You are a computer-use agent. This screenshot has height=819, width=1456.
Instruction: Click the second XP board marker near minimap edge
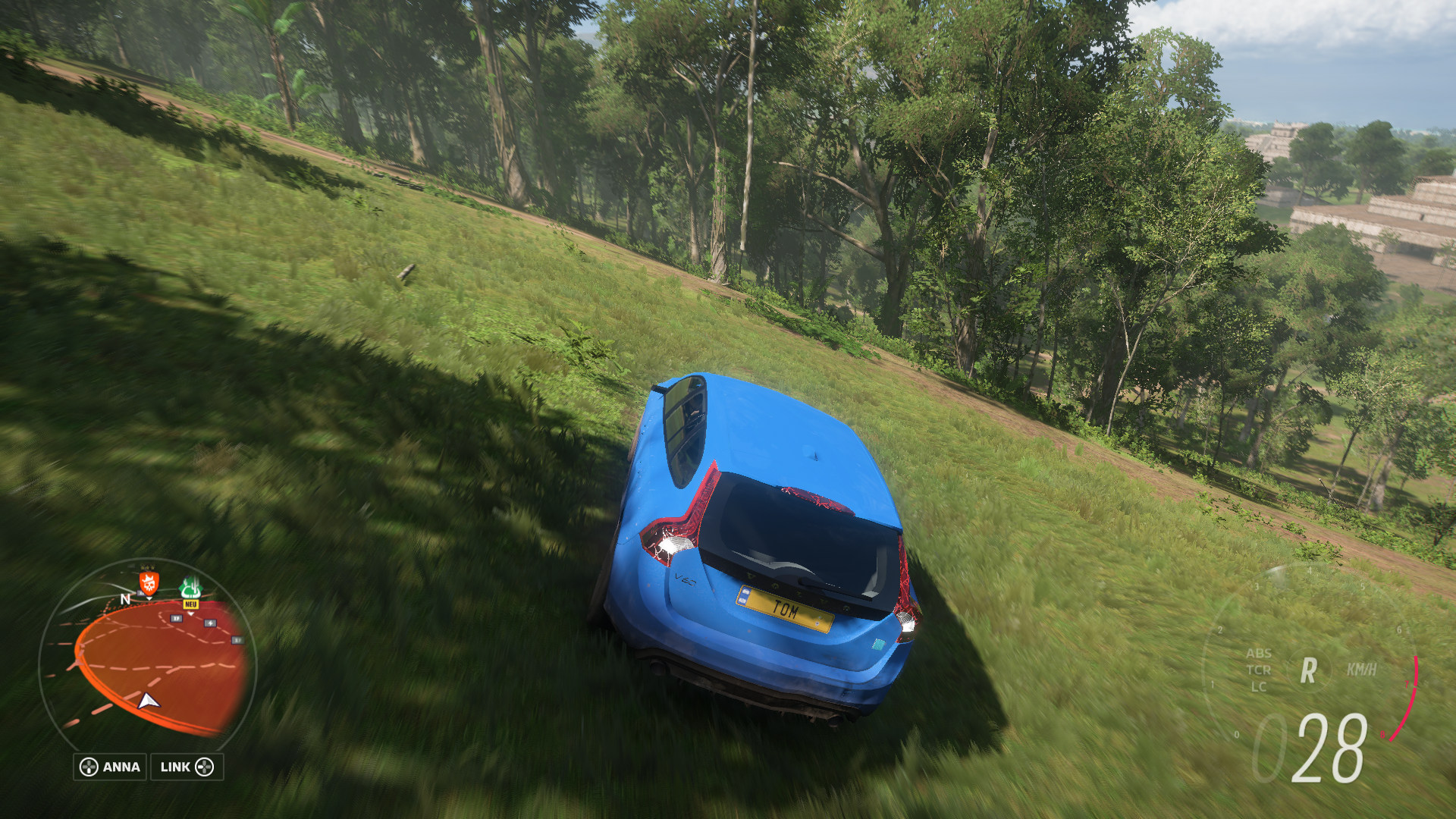237,639
